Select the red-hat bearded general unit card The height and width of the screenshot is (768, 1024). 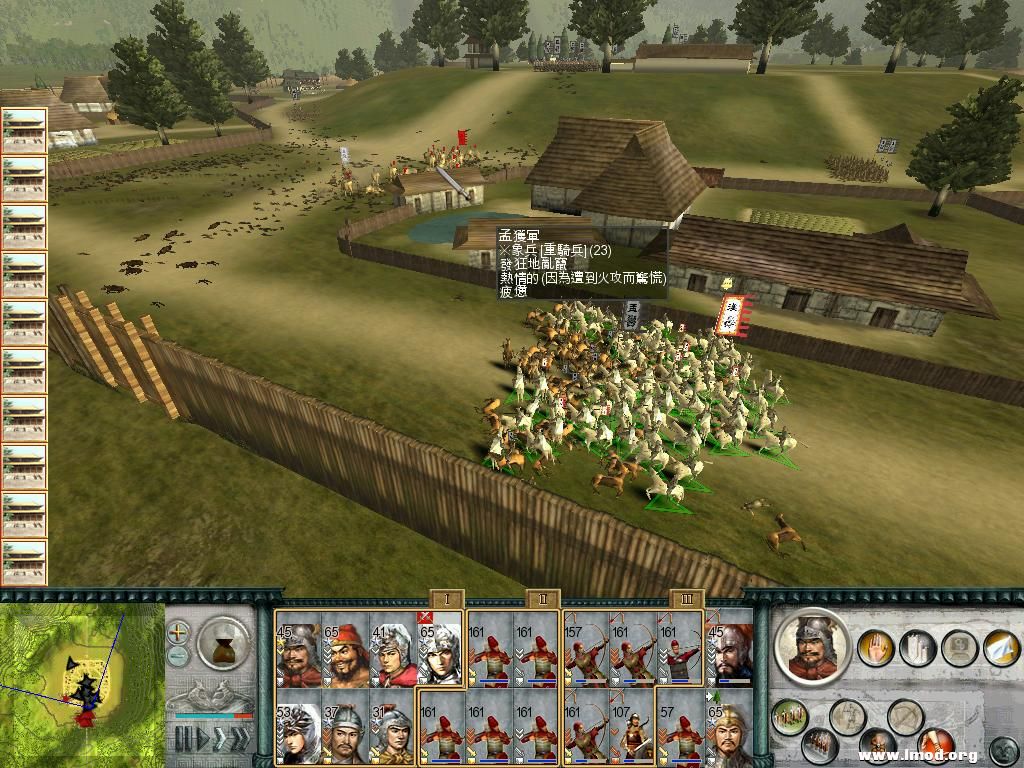[x=346, y=650]
